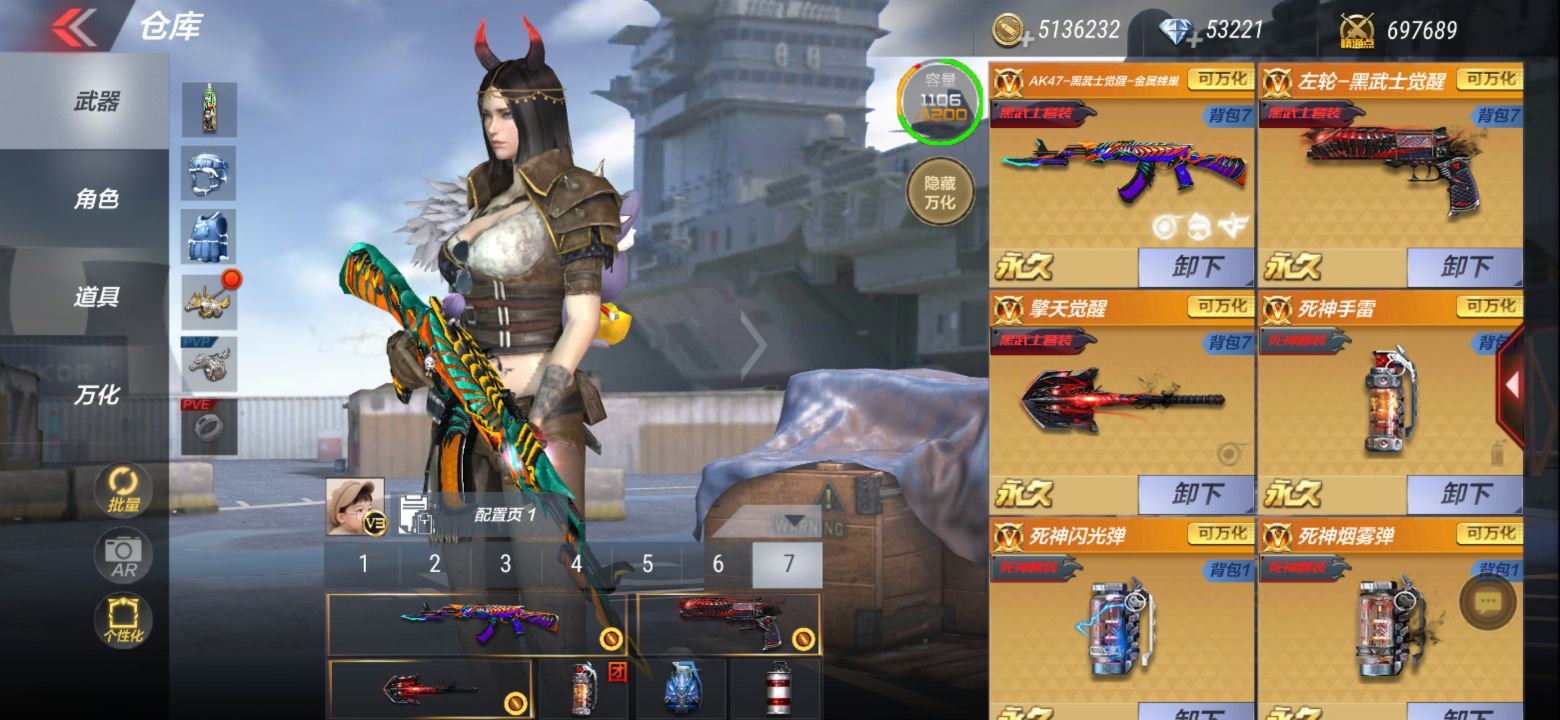Click the 批量 batch button
1560x720 pixels.
pos(124,490)
